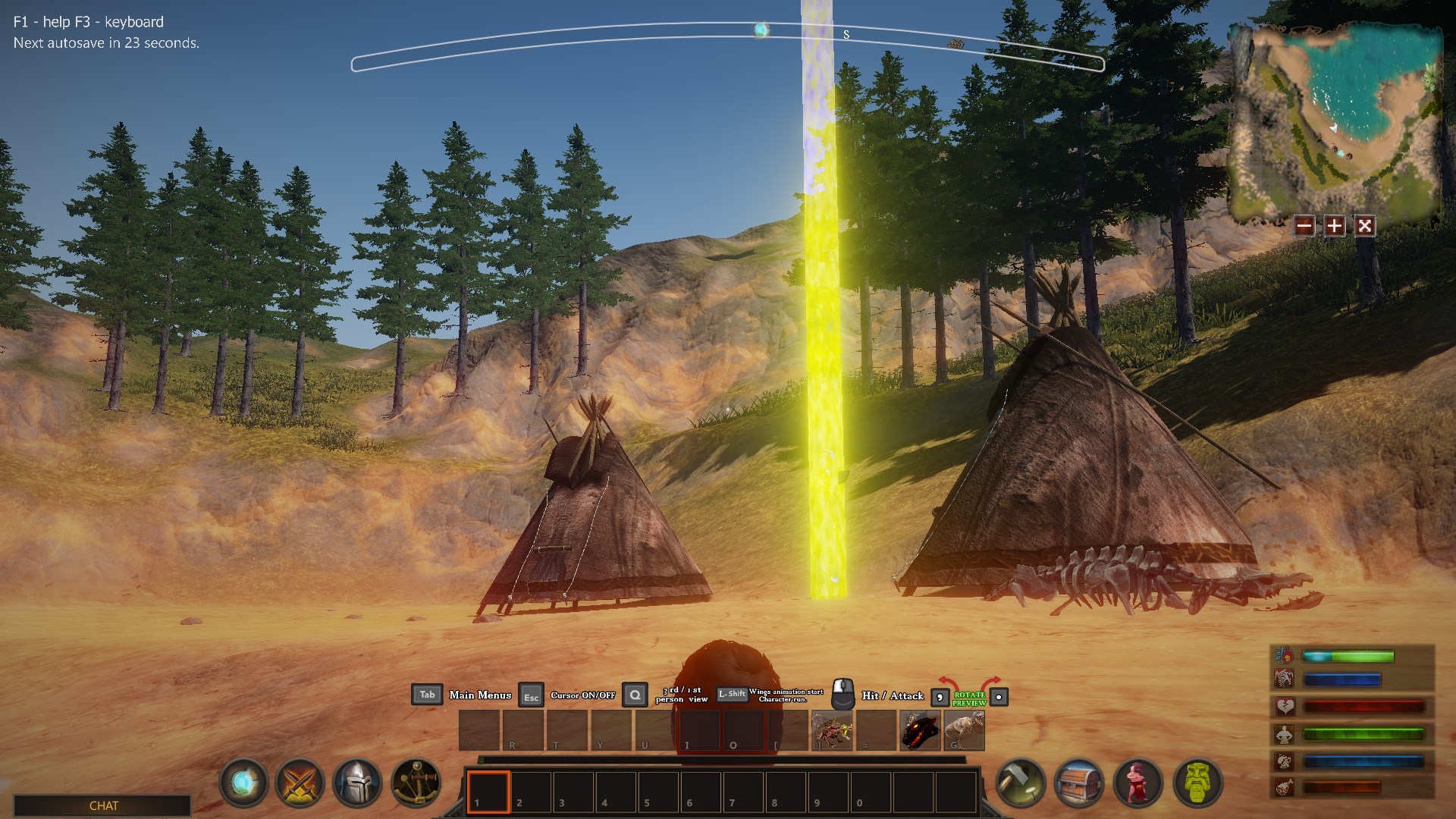Select the black dragon head slot
Screen dimensions: 1456x819
(x=920, y=730)
